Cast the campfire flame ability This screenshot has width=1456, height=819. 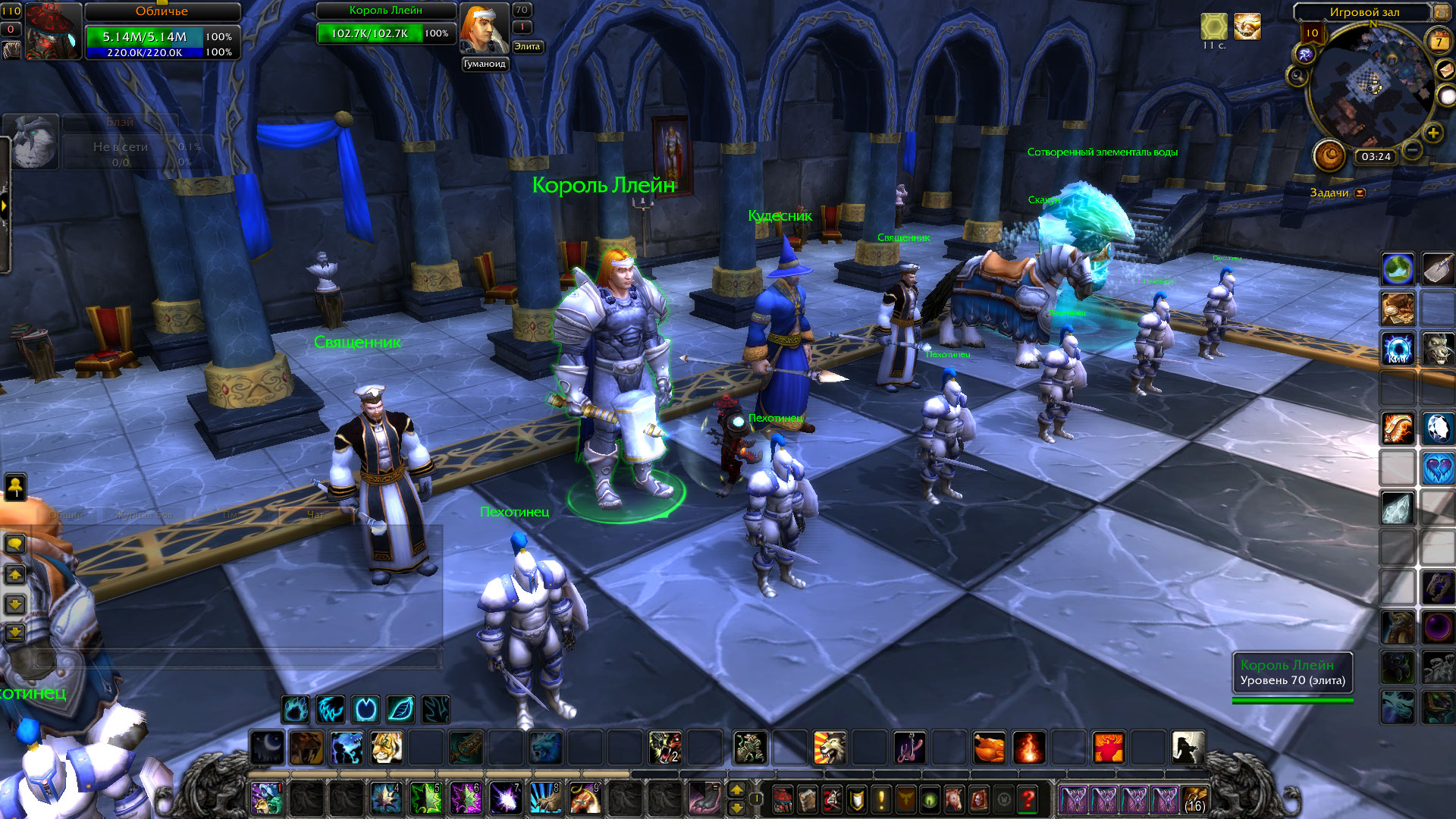click(x=1028, y=748)
